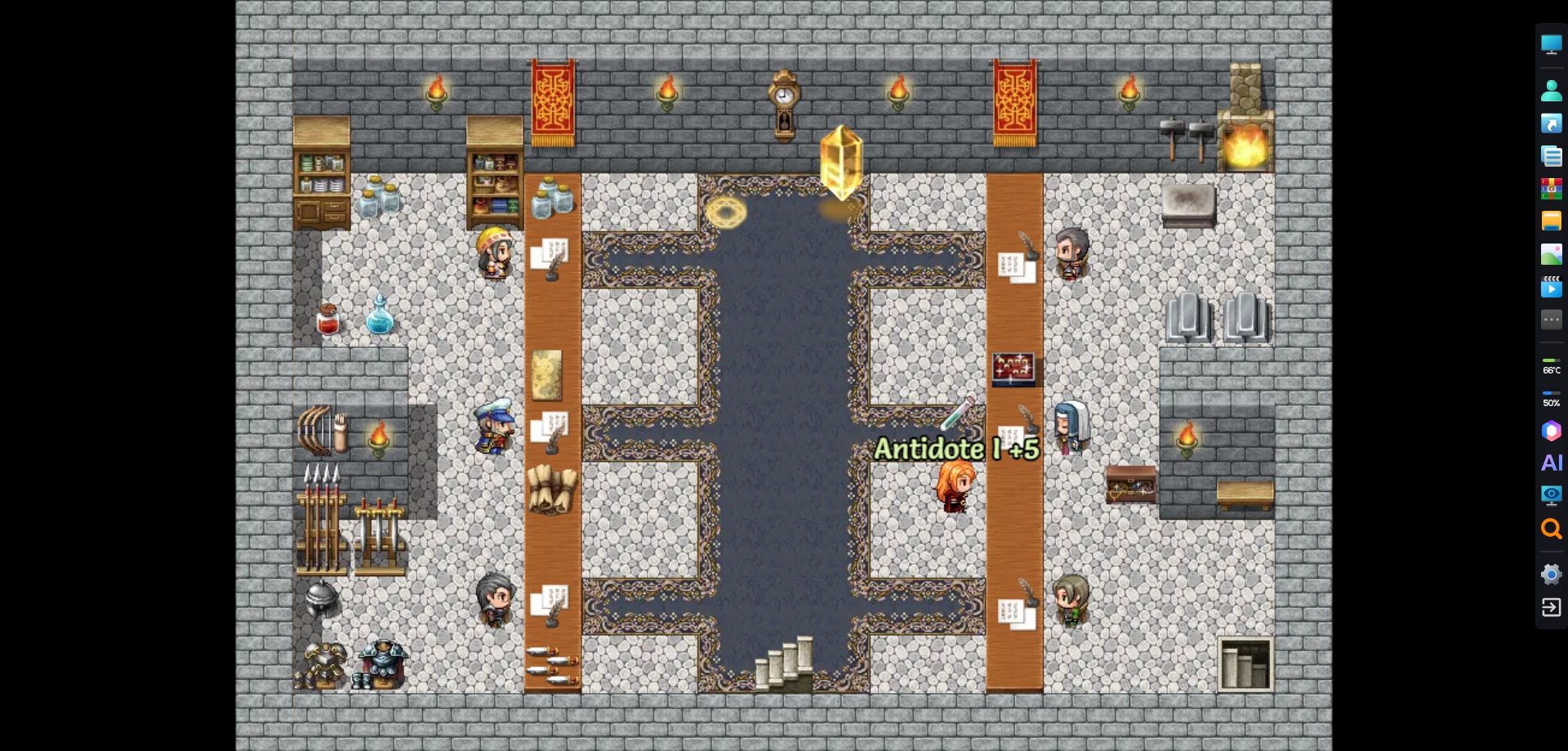Open the sidebar gear settings icon
The image size is (1568, 751).
pyautogui.click(x=1551, y=574)
